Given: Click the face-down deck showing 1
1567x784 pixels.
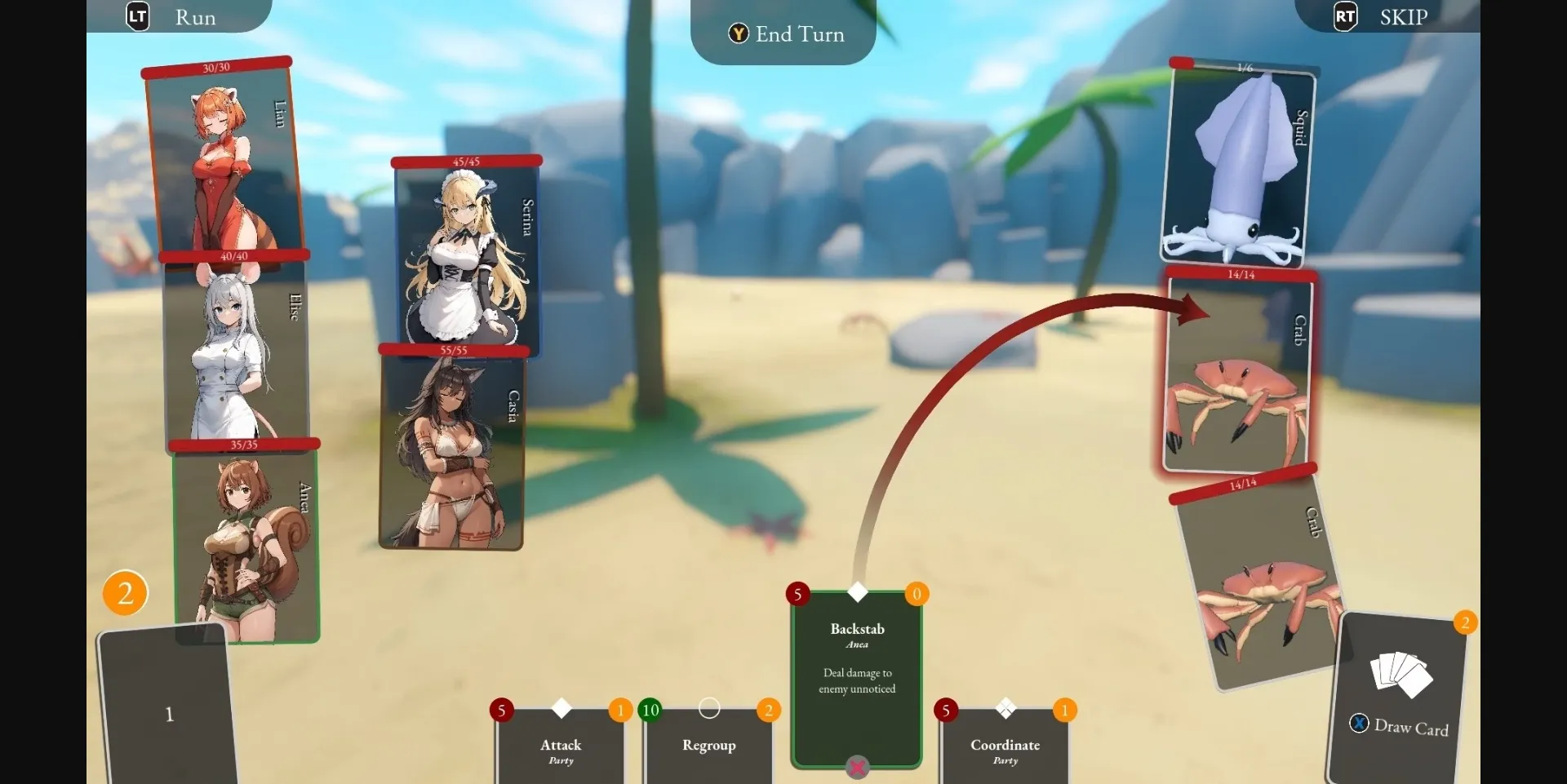Looking at the screenshot, I should click(167, 714).
